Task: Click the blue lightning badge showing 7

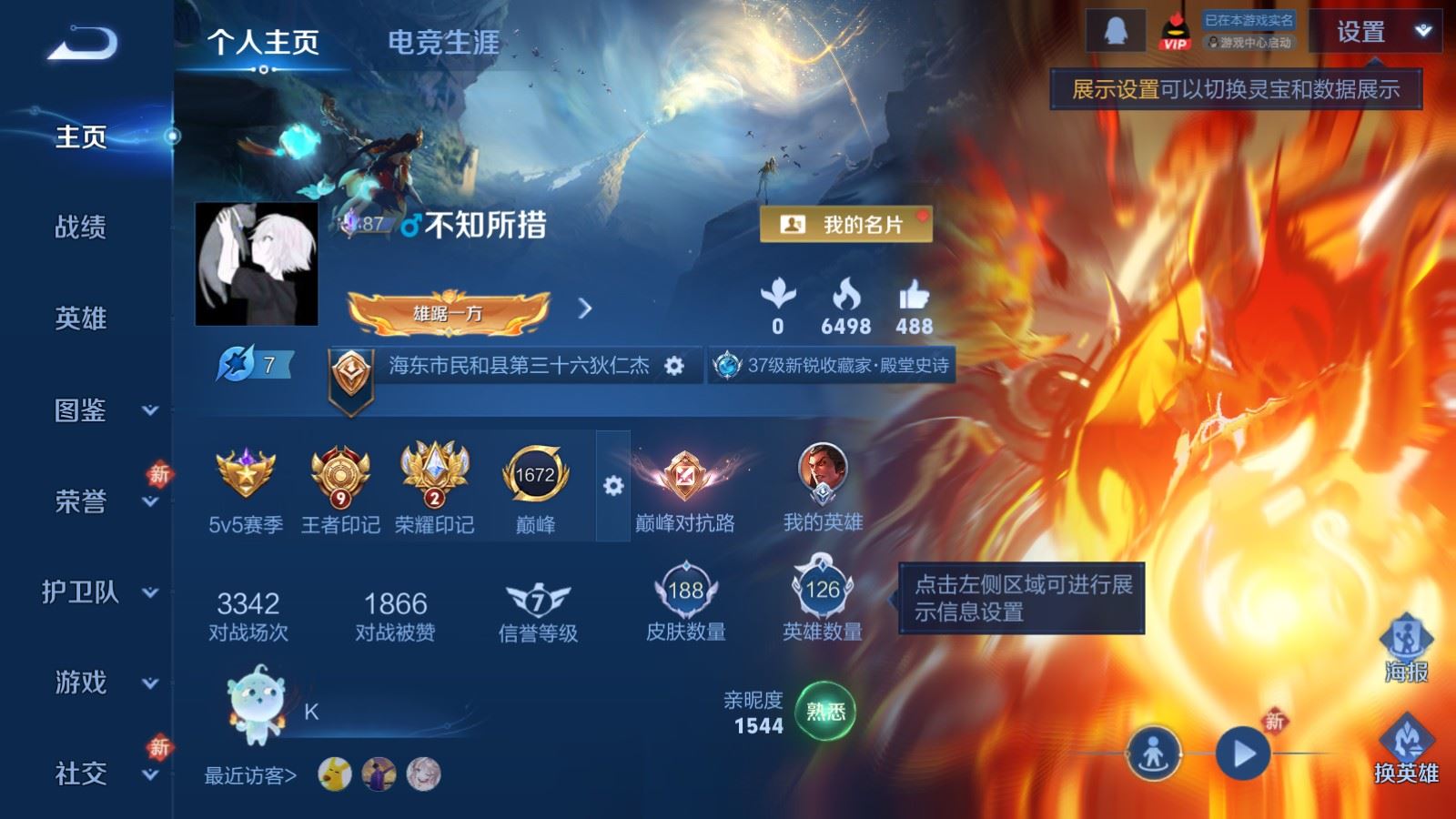Action: (x=244, y=362)
